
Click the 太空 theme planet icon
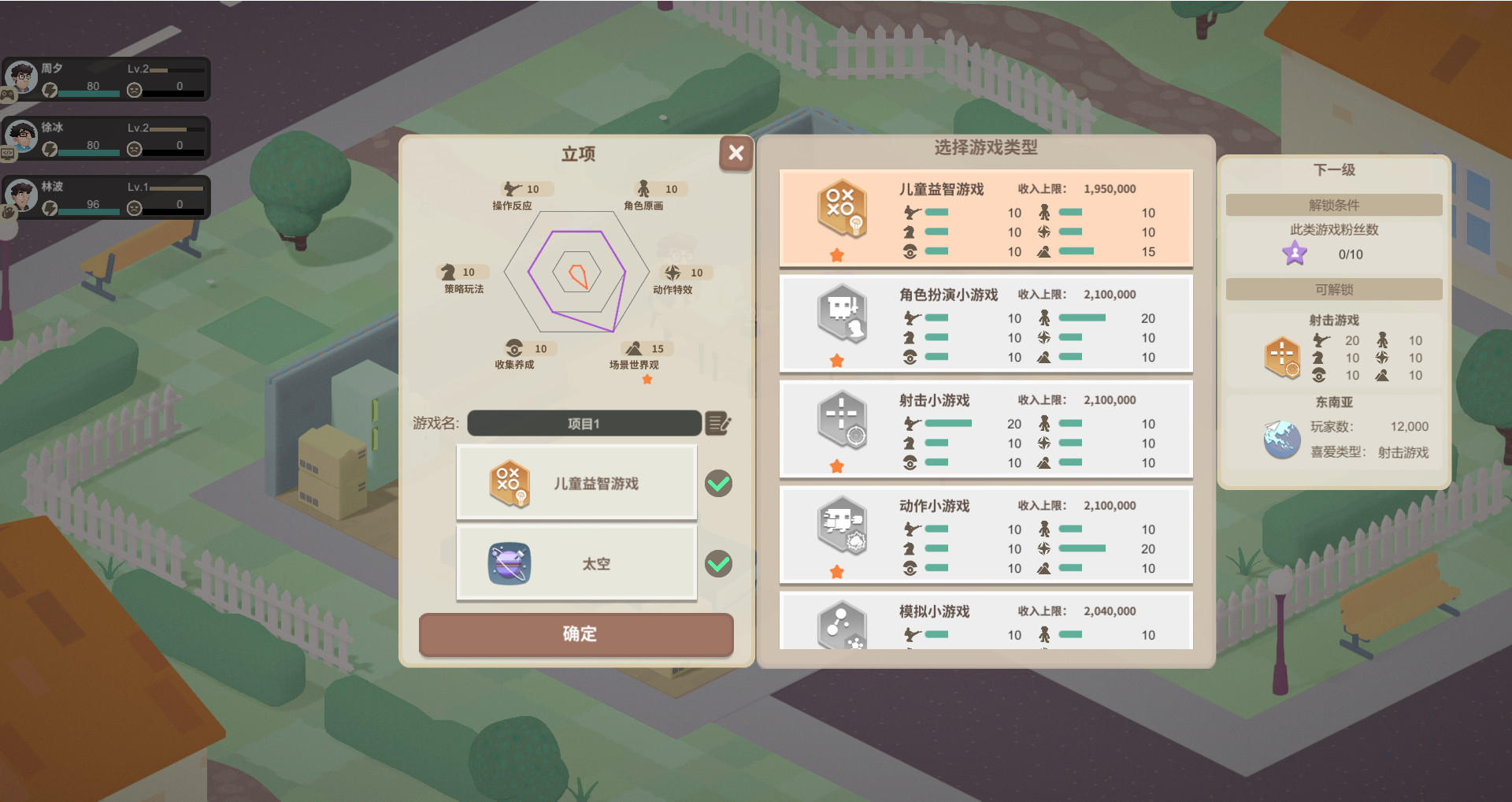(x=509, y=563)
